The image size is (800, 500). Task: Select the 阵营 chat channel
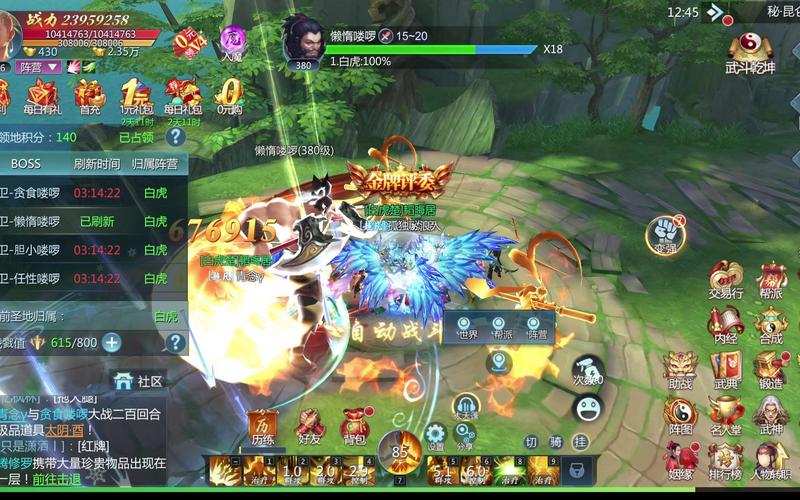[x=537, y=335]
